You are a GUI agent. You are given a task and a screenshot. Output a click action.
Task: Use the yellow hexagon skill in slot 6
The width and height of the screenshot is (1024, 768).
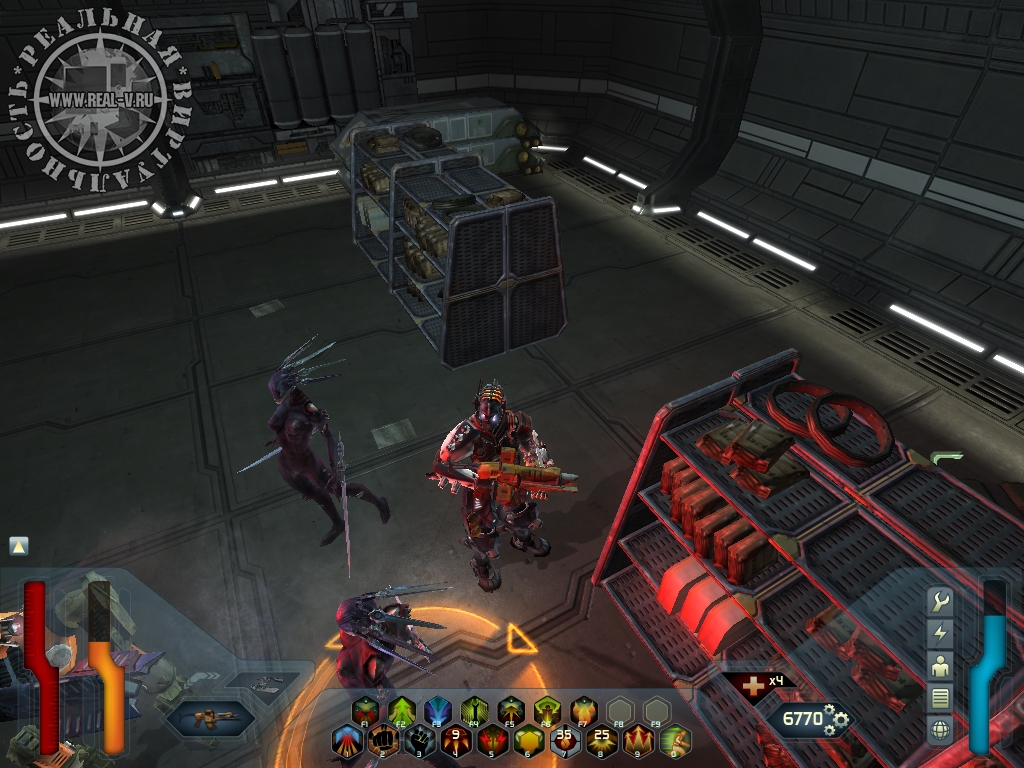pyautogui.click(x=528, y=741)
